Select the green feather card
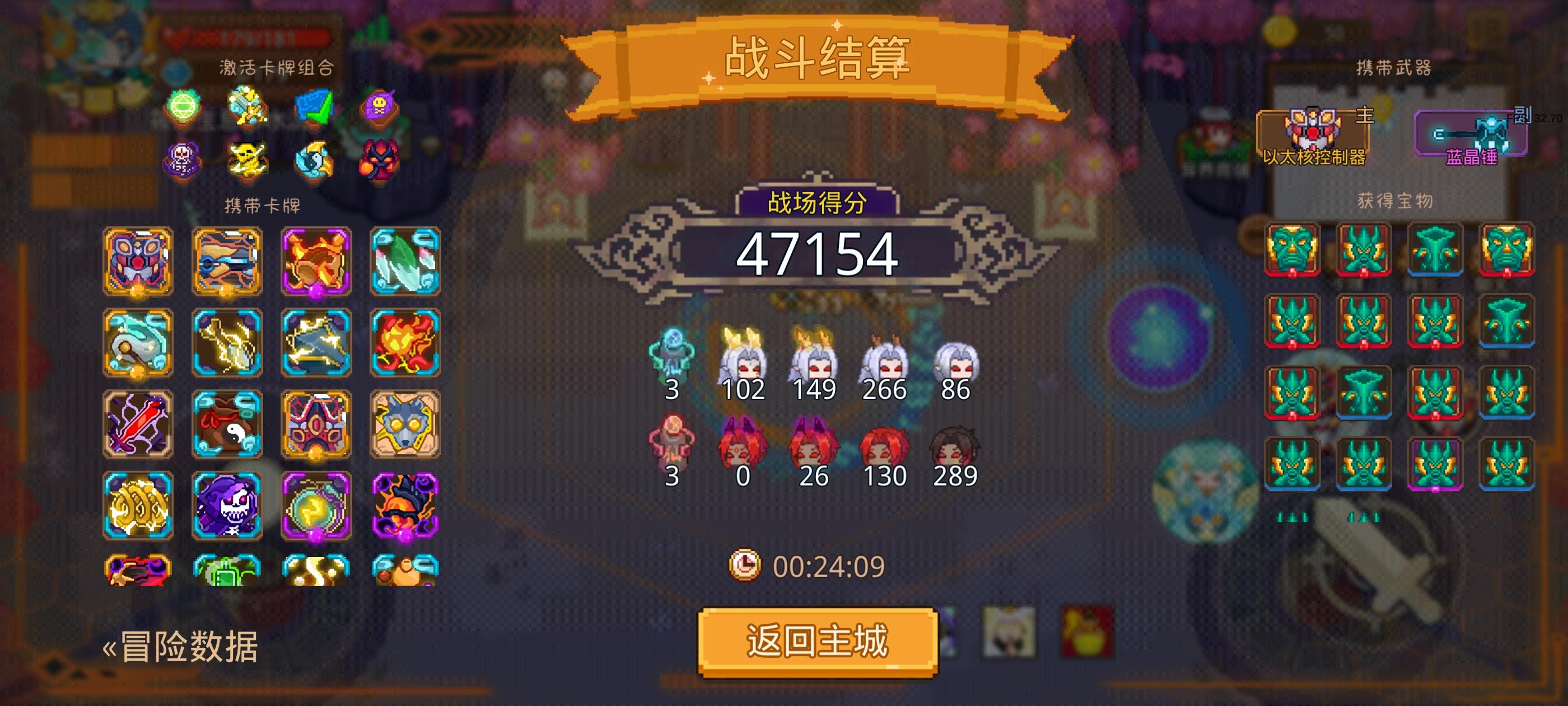The image size is (1568, 706). tap(405, 262)
